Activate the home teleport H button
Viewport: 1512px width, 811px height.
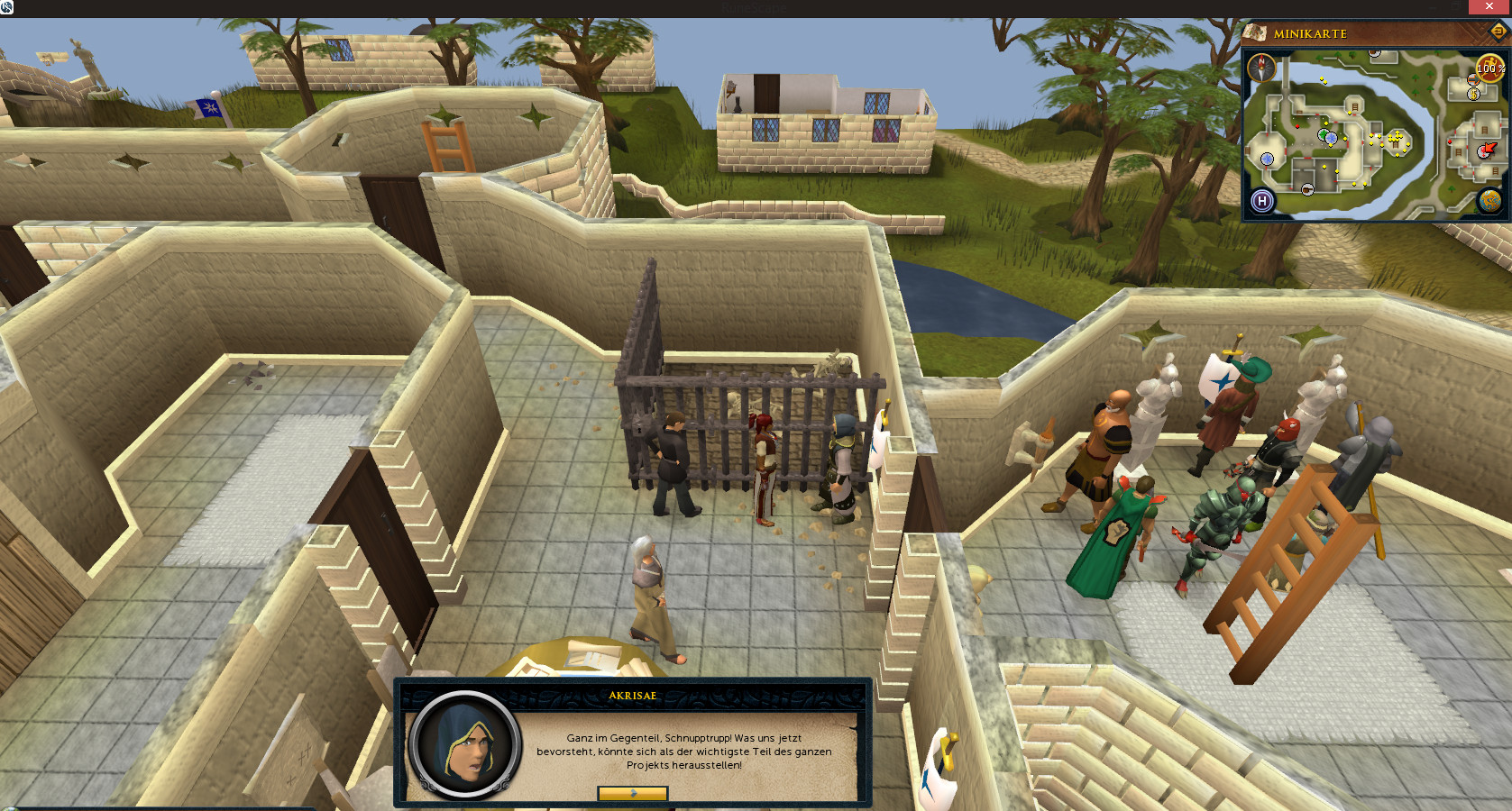click(1262, 201)
